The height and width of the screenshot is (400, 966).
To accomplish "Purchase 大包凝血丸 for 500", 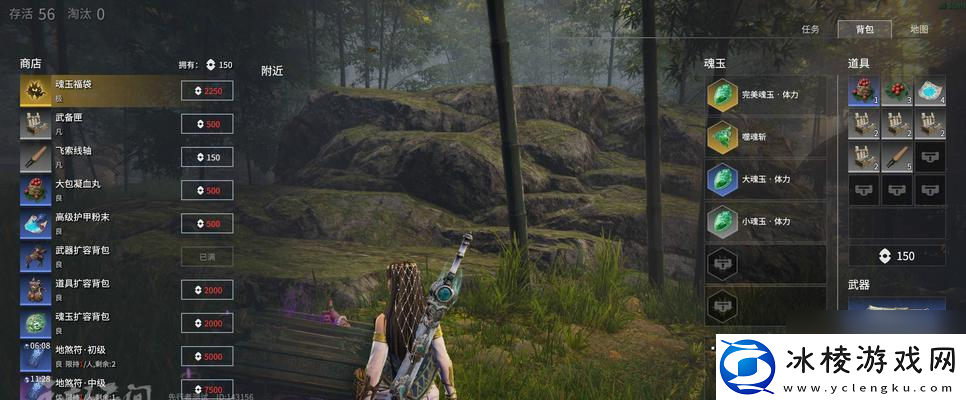I will pos(207,190).
